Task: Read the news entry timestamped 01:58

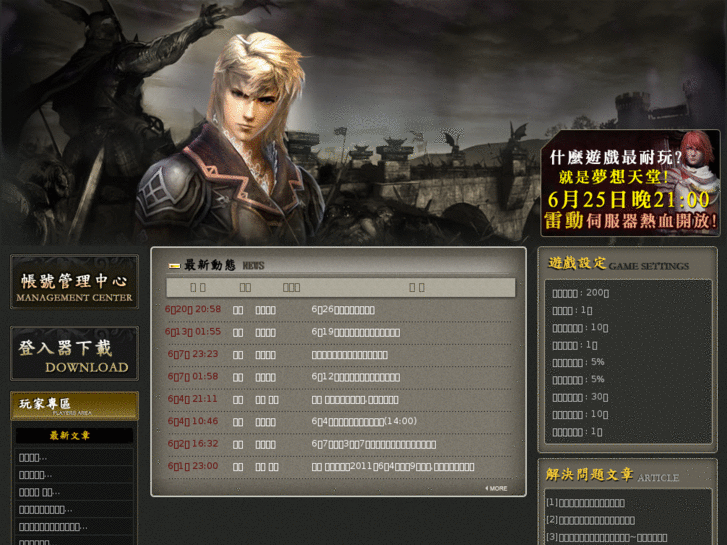Action: pyautogui.click(x=355, y=377)
